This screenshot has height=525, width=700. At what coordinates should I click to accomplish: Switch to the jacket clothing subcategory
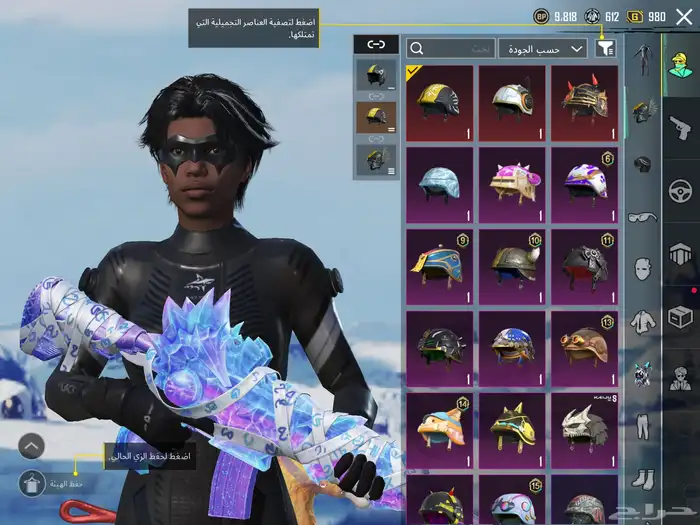click(642, 322)
